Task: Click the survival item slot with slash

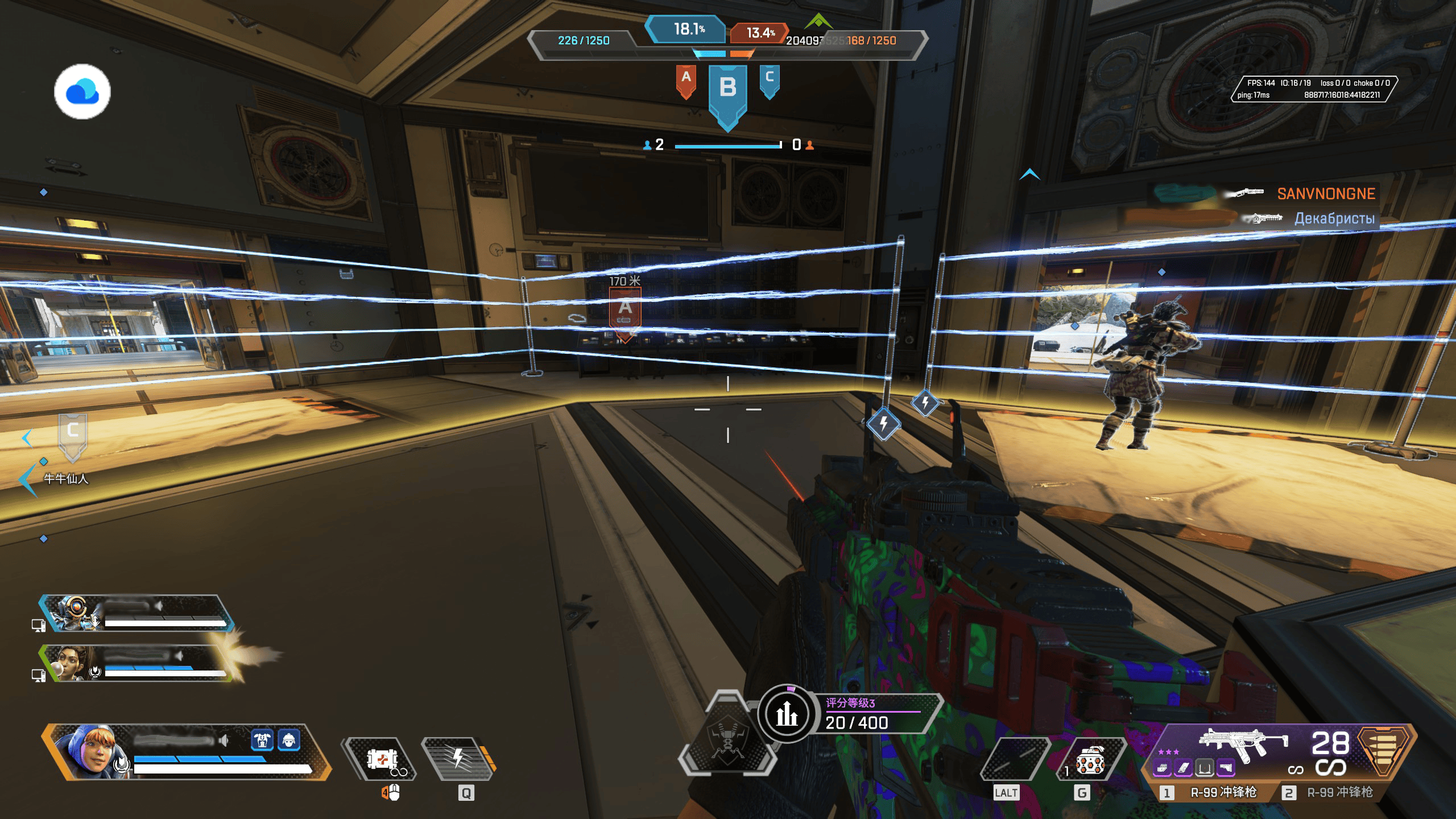Action: (1014, 761)
